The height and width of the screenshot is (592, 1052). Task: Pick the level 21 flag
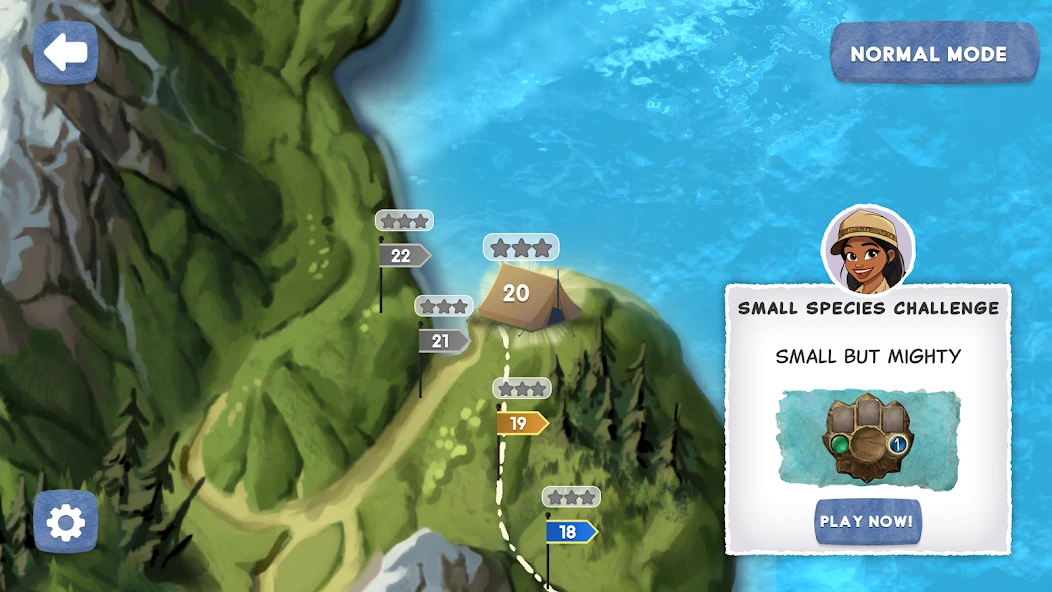click(443, 341)
